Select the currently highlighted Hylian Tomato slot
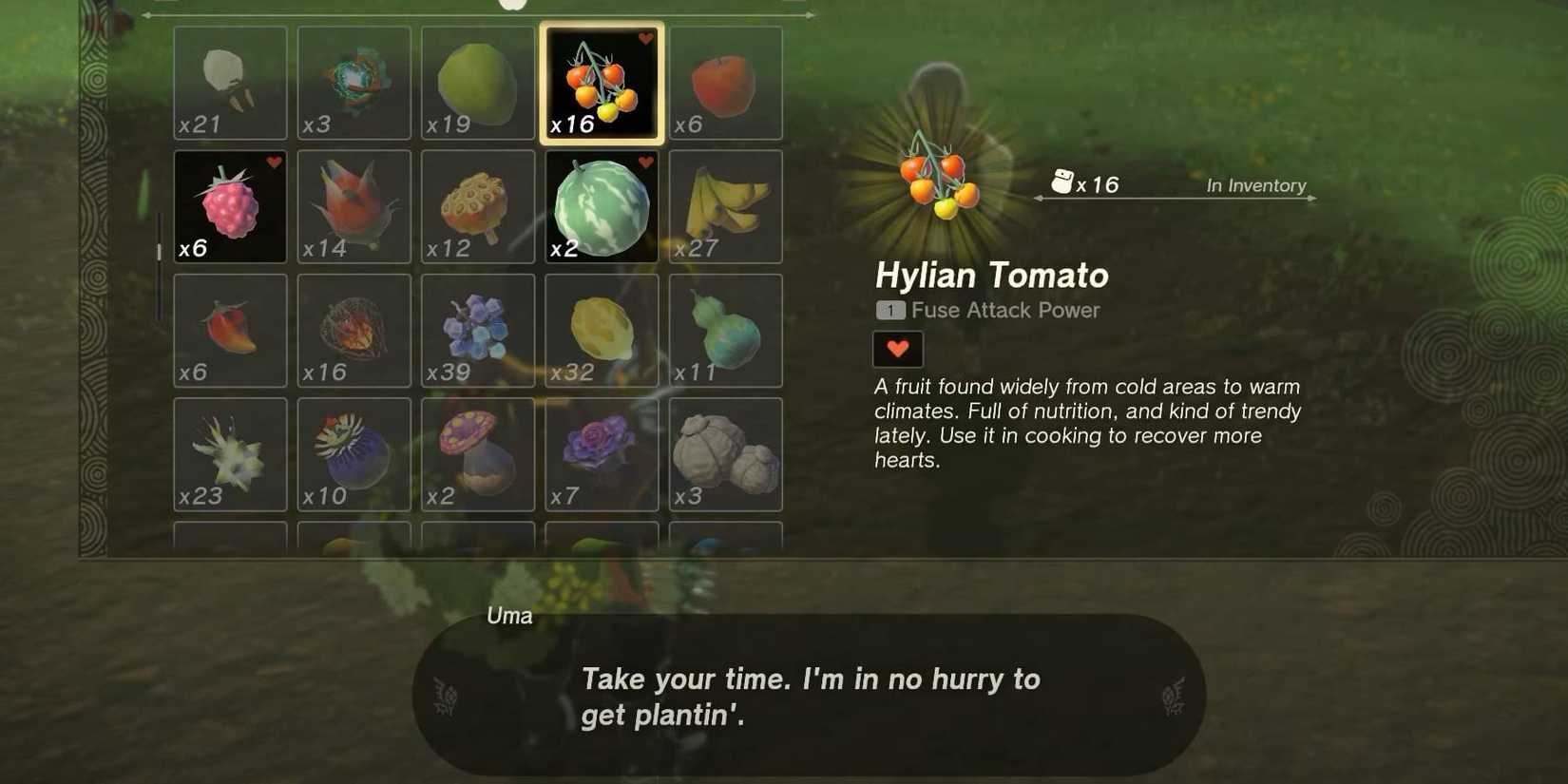The height and width of the screenshot is (784, 1568). pos(601,83)
